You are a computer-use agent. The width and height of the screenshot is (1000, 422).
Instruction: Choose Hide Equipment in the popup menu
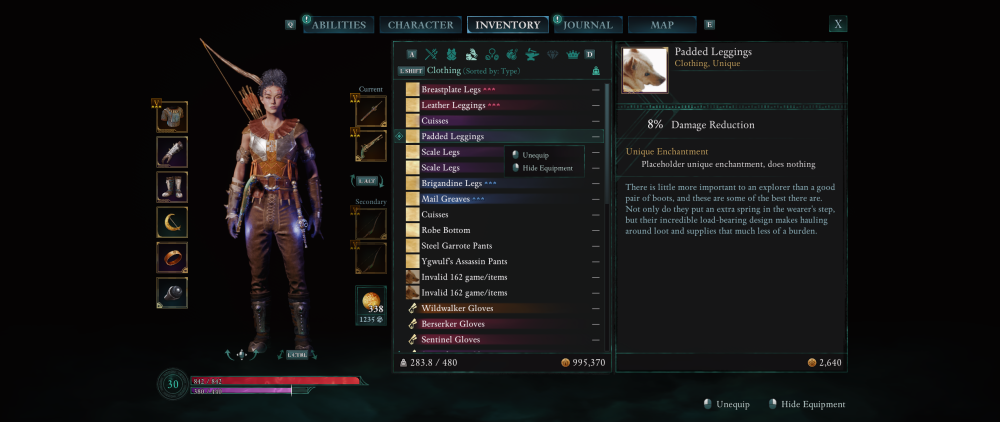547,168
